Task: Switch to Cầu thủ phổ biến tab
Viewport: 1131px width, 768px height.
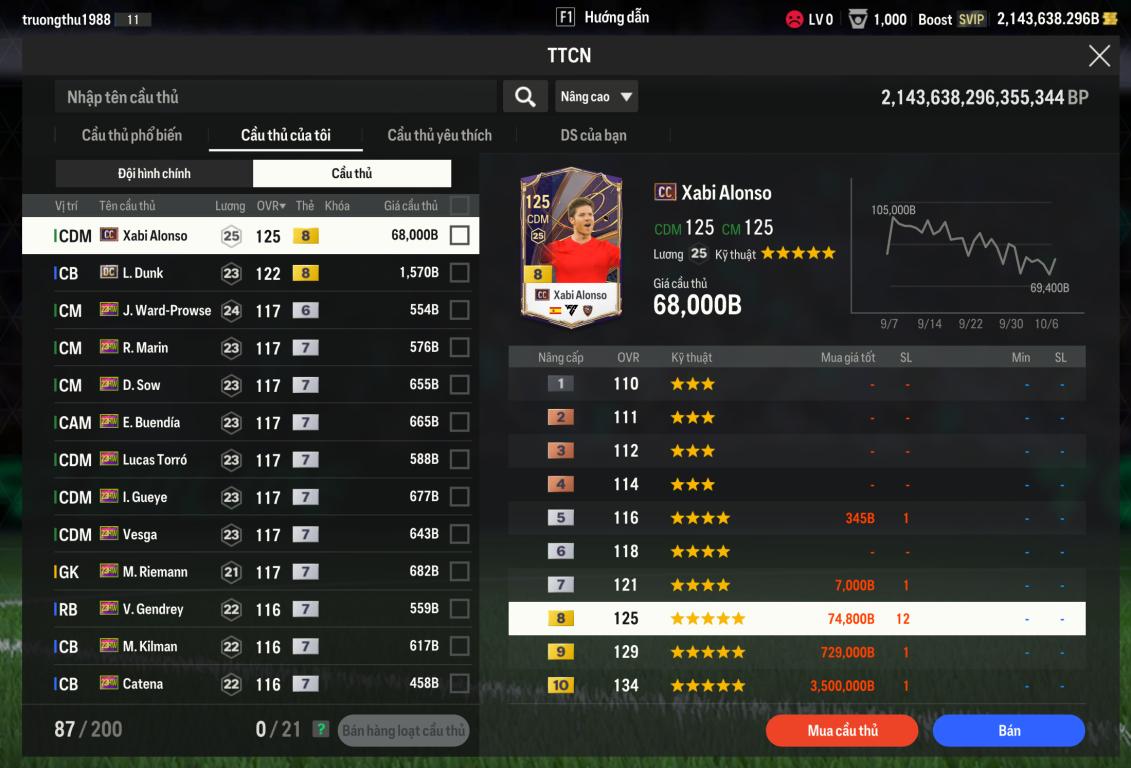Action: [x=131, y=135]
